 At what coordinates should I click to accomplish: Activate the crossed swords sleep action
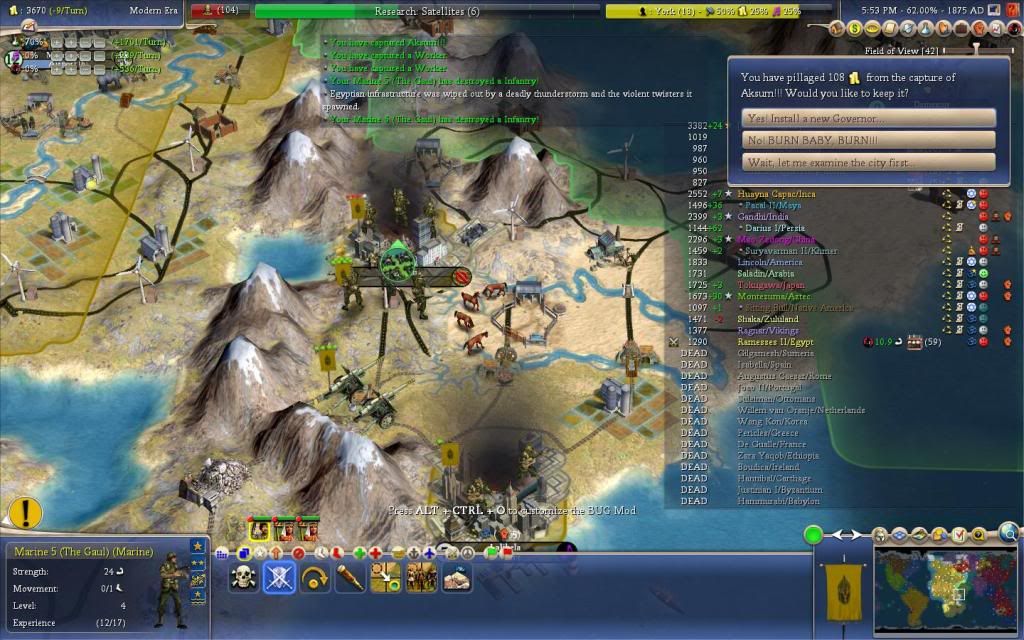click(x=279, y=578)
